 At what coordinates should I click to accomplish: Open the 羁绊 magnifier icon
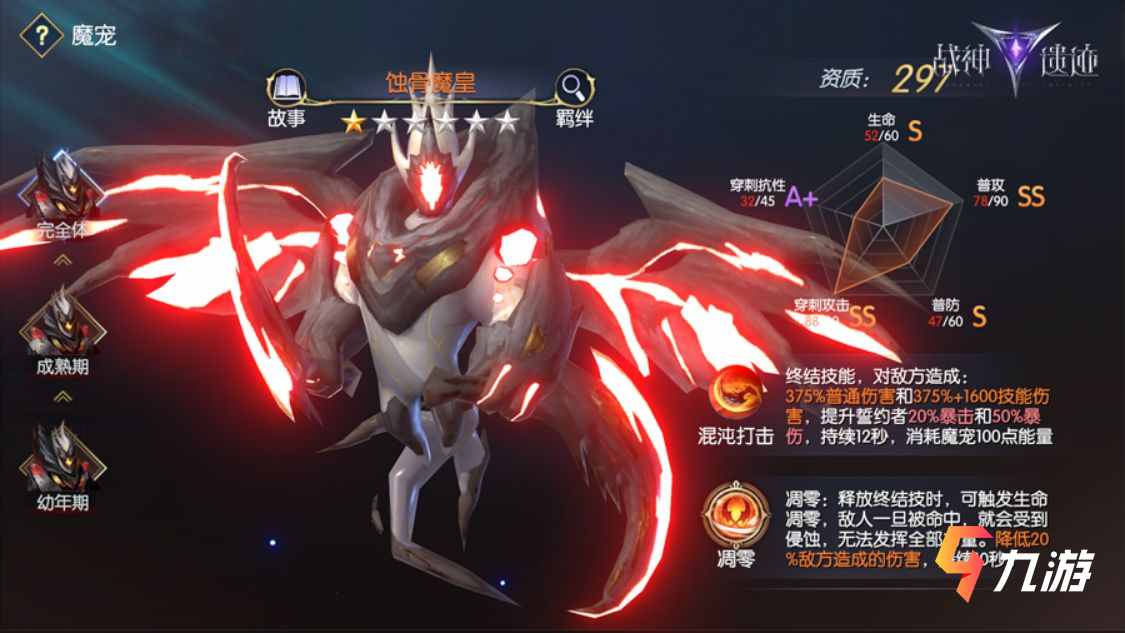[x=574, y=87]
